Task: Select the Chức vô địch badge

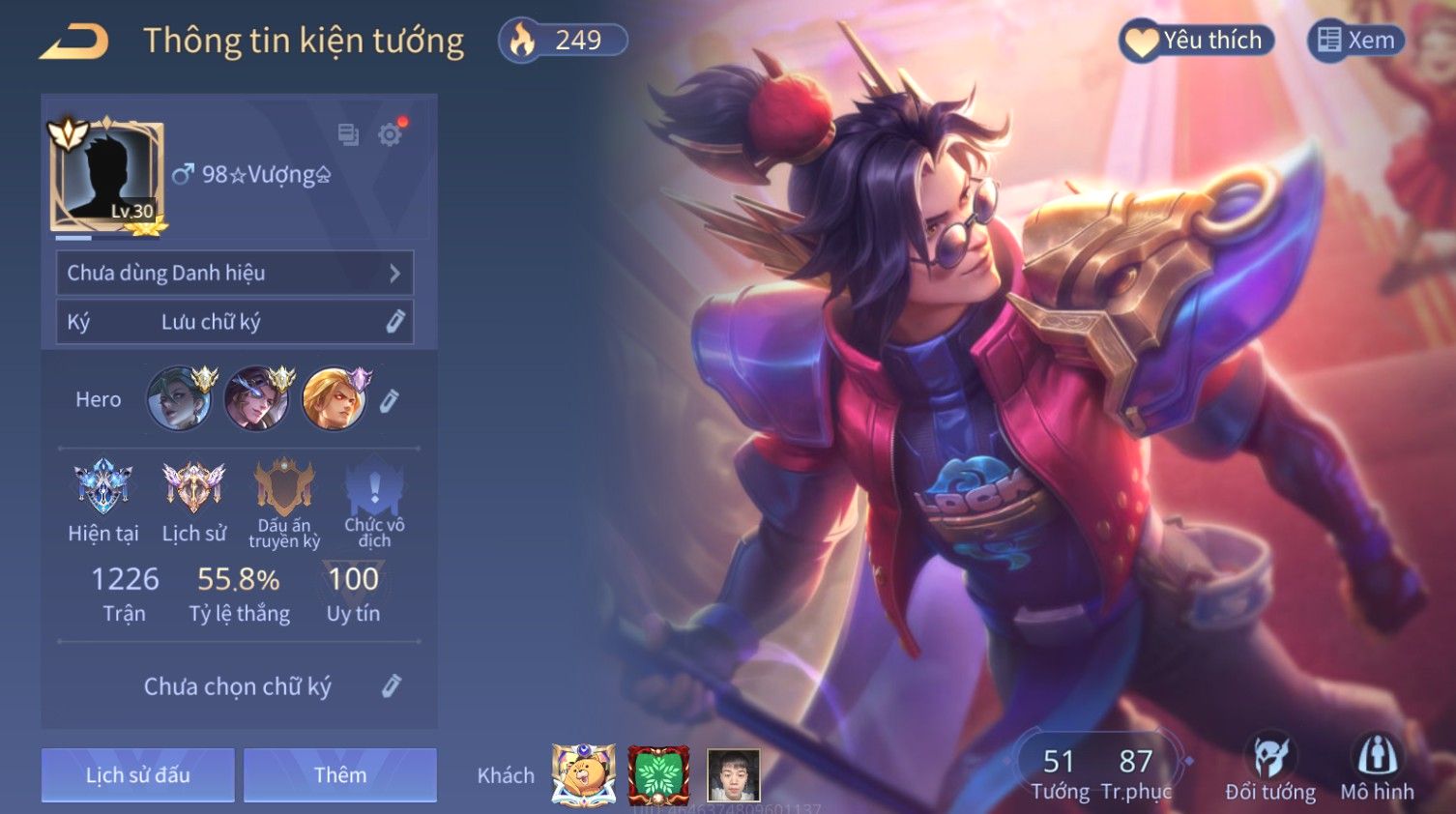Action: click(x=374, y=487)
